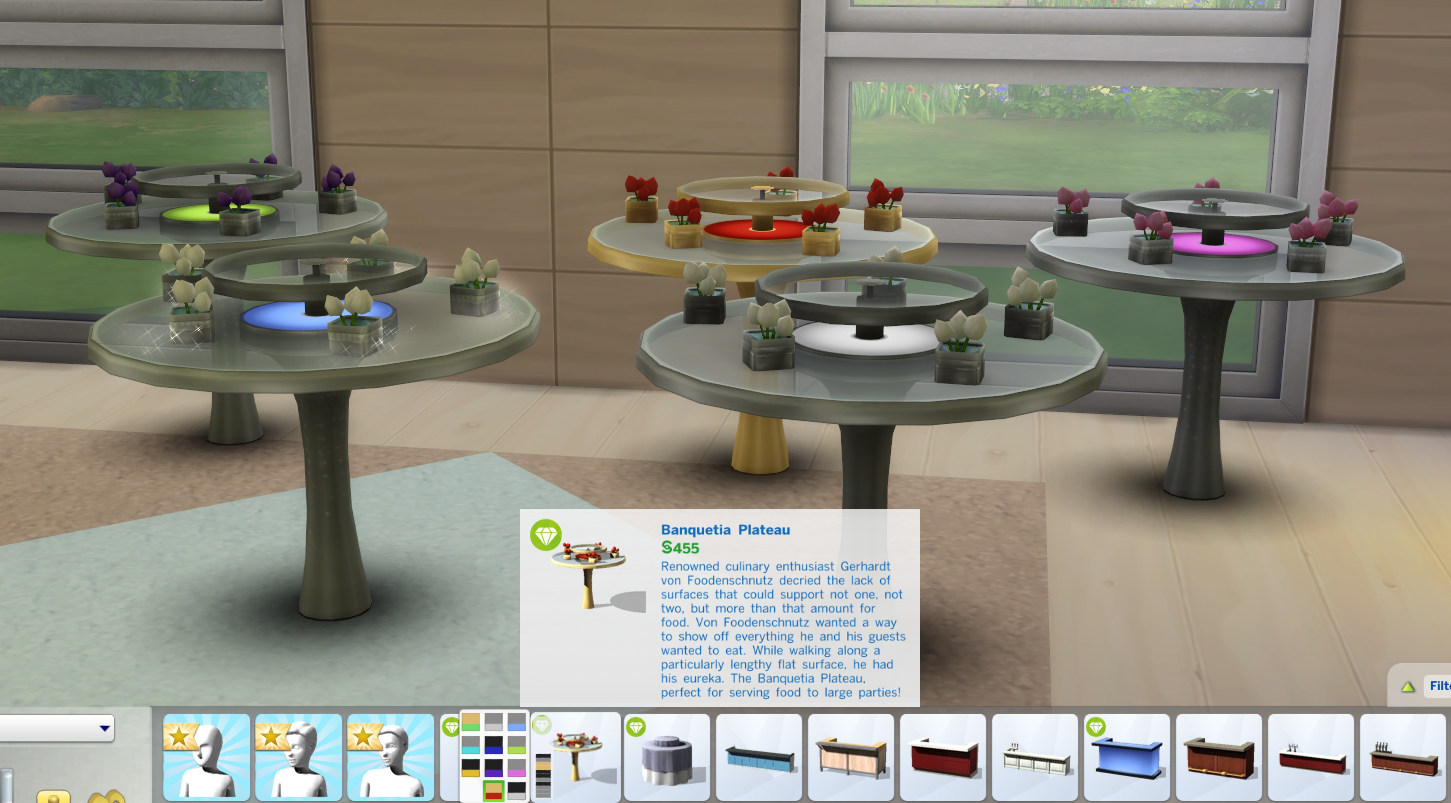Click the red-outlined currently selected swatch
Image resolution: width=1451 pixels, height=803 pixels.
coord(494,789)
